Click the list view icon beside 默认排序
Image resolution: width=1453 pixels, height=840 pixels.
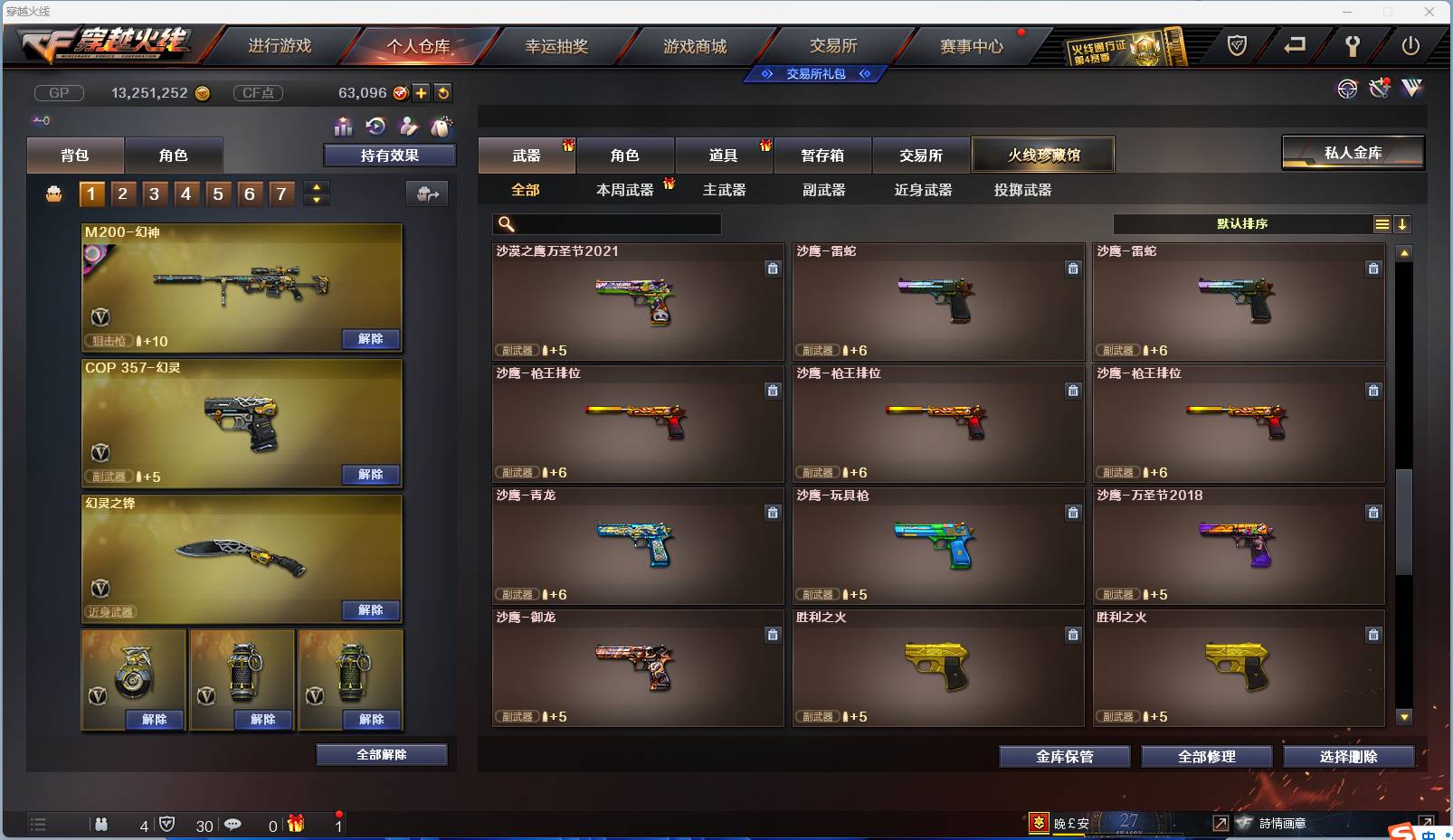tap(1382, 223)
